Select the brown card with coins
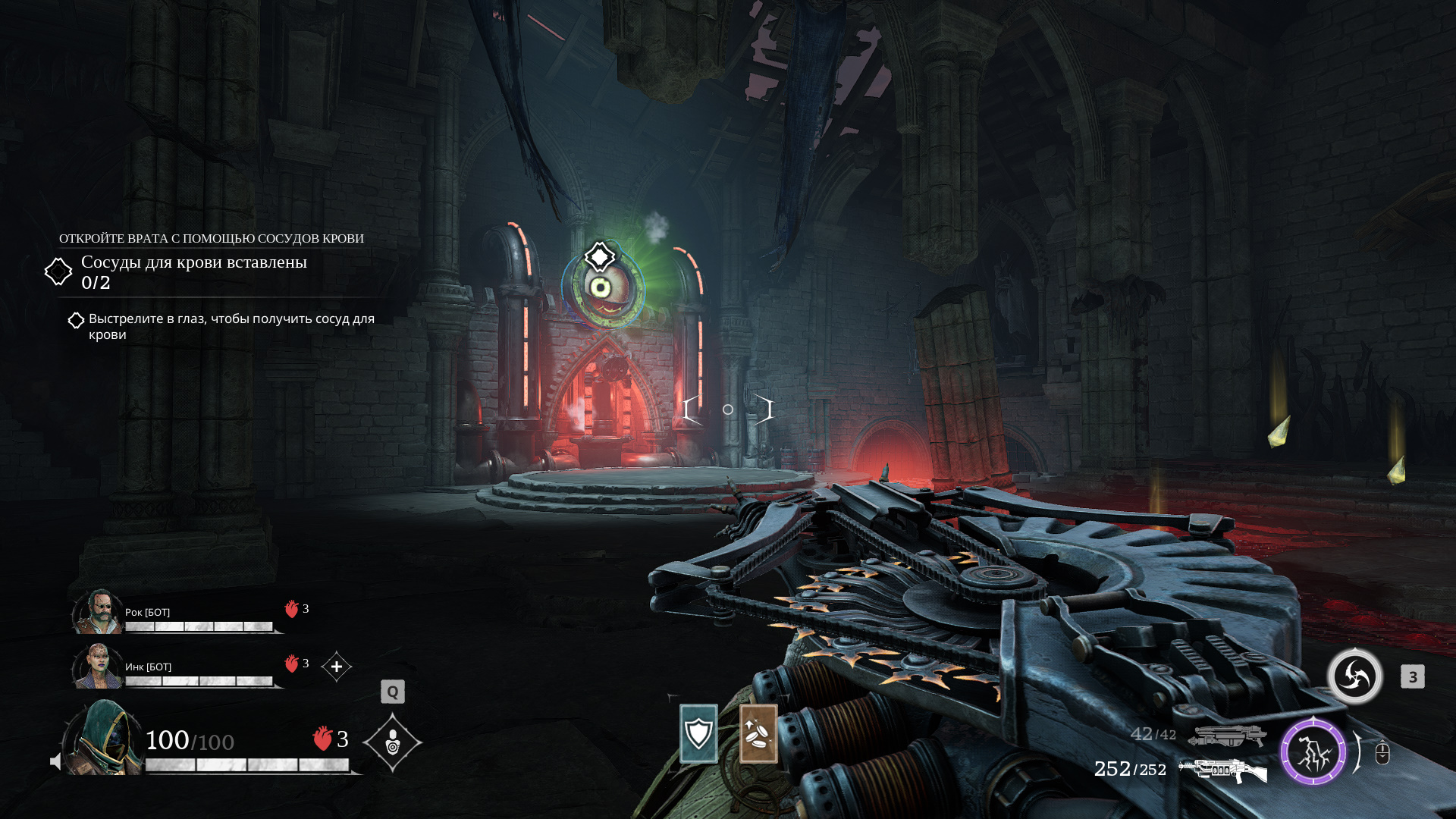1456x819 pixels. pyautogui.click(x=758, y=733)
